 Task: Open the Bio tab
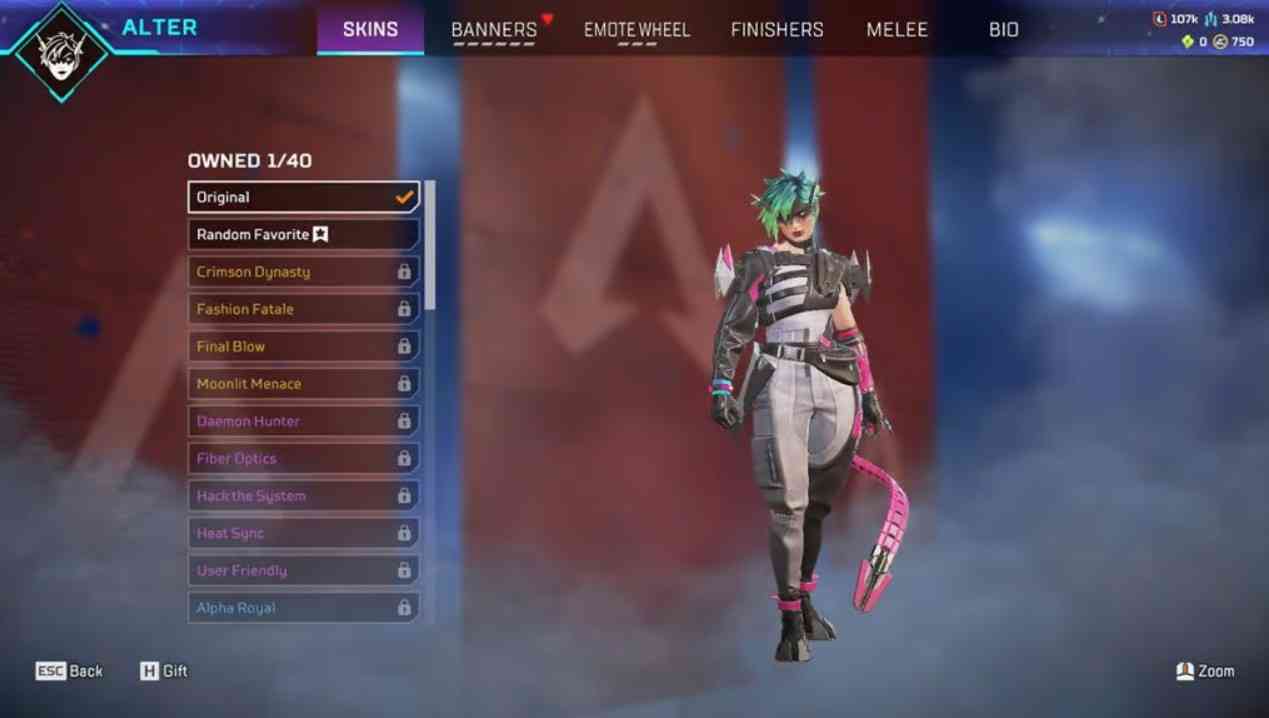click(1004, 30)
